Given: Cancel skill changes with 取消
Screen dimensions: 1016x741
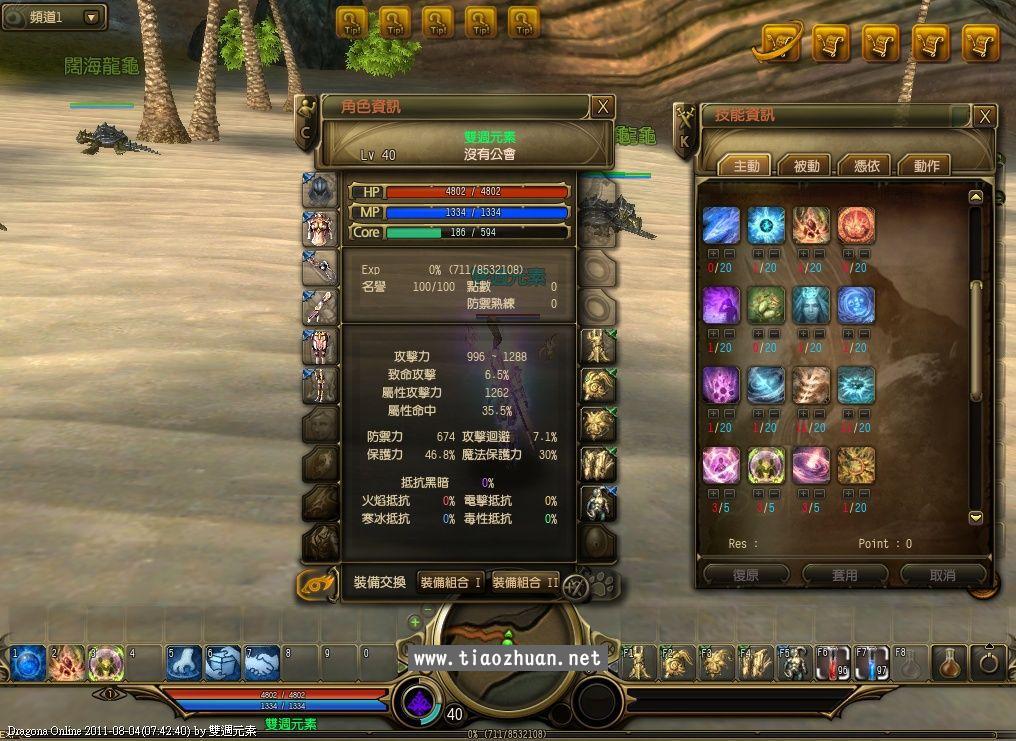Looking at the screenshot, I should pos(942,575).
